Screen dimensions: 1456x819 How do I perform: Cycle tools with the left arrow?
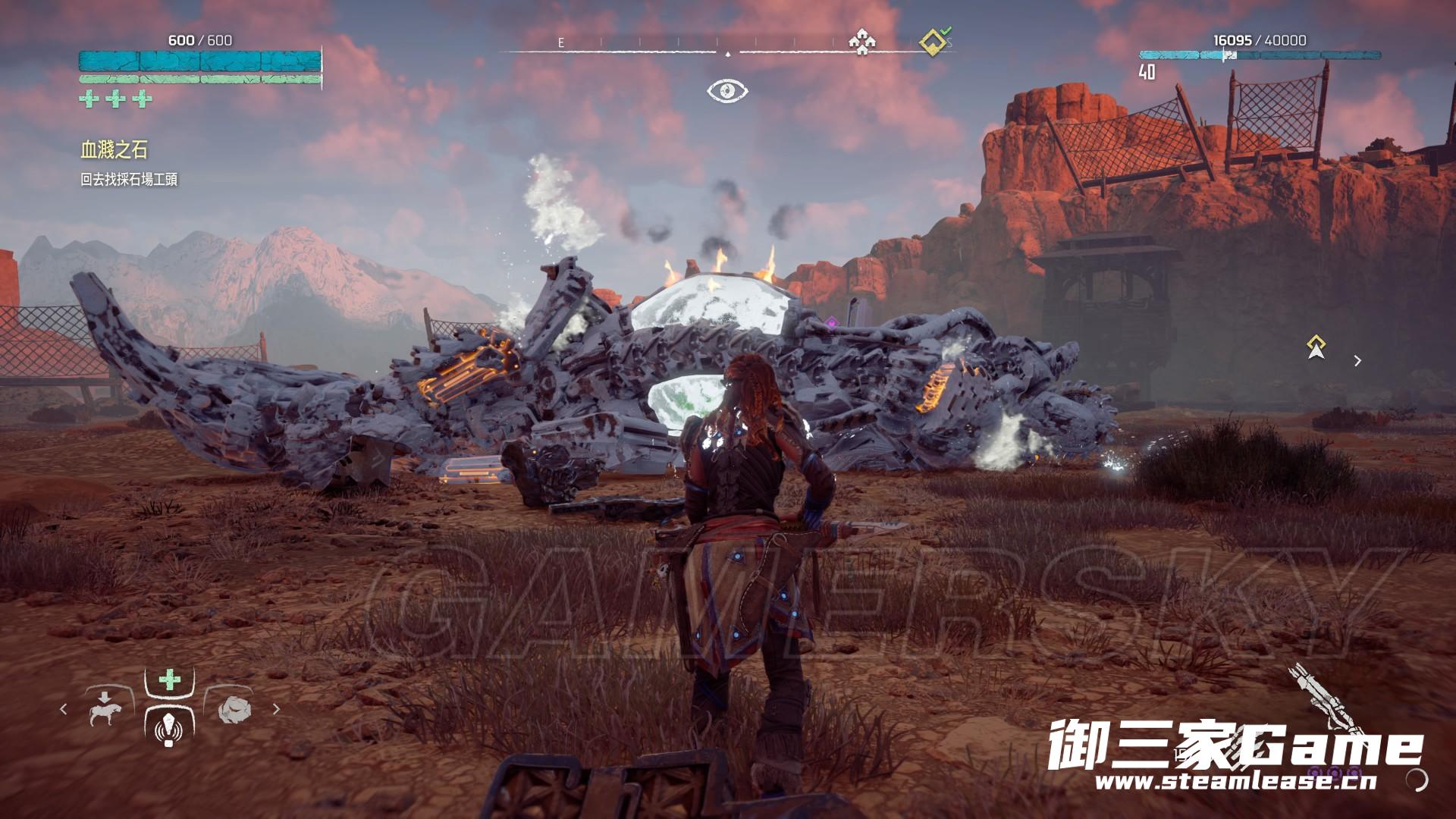pos(64,709)
